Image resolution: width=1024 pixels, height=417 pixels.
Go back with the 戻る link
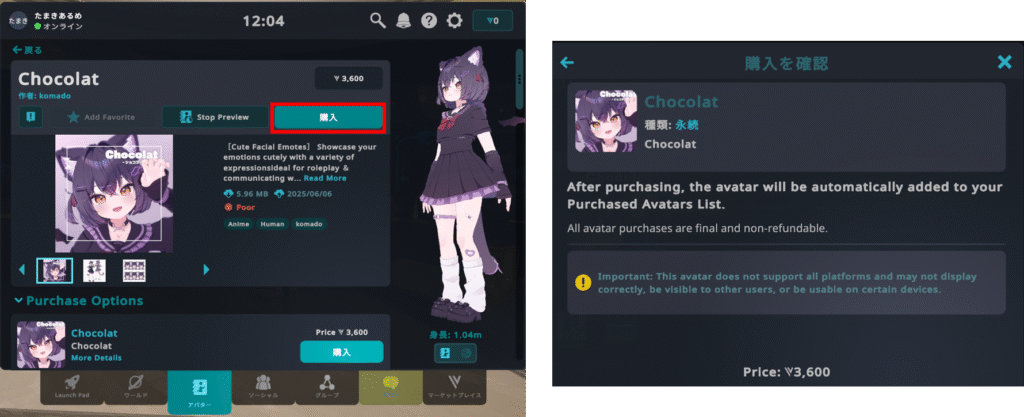pos(28,49)
